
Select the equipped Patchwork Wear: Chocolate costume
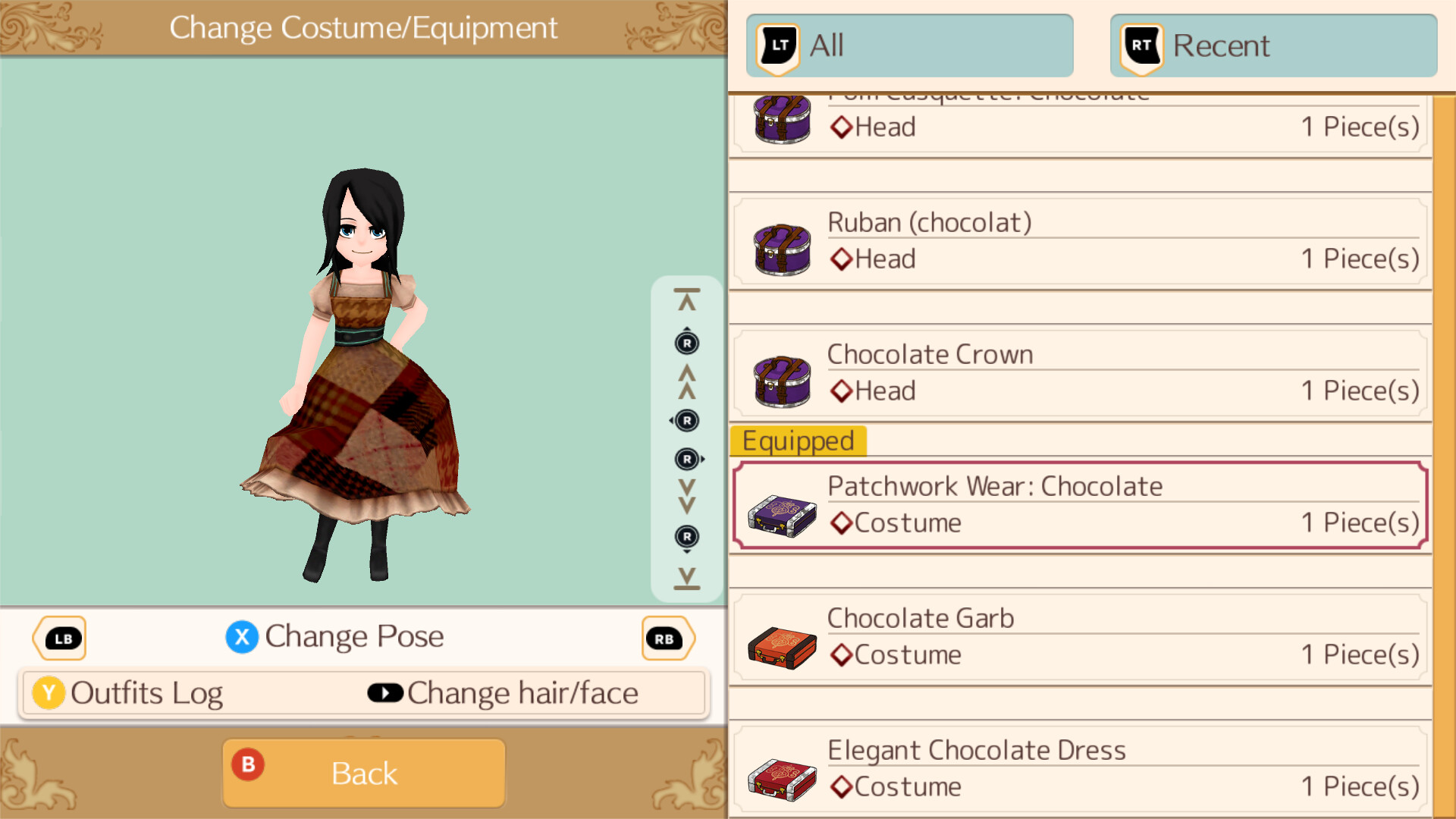click(x=1080, y=505)
